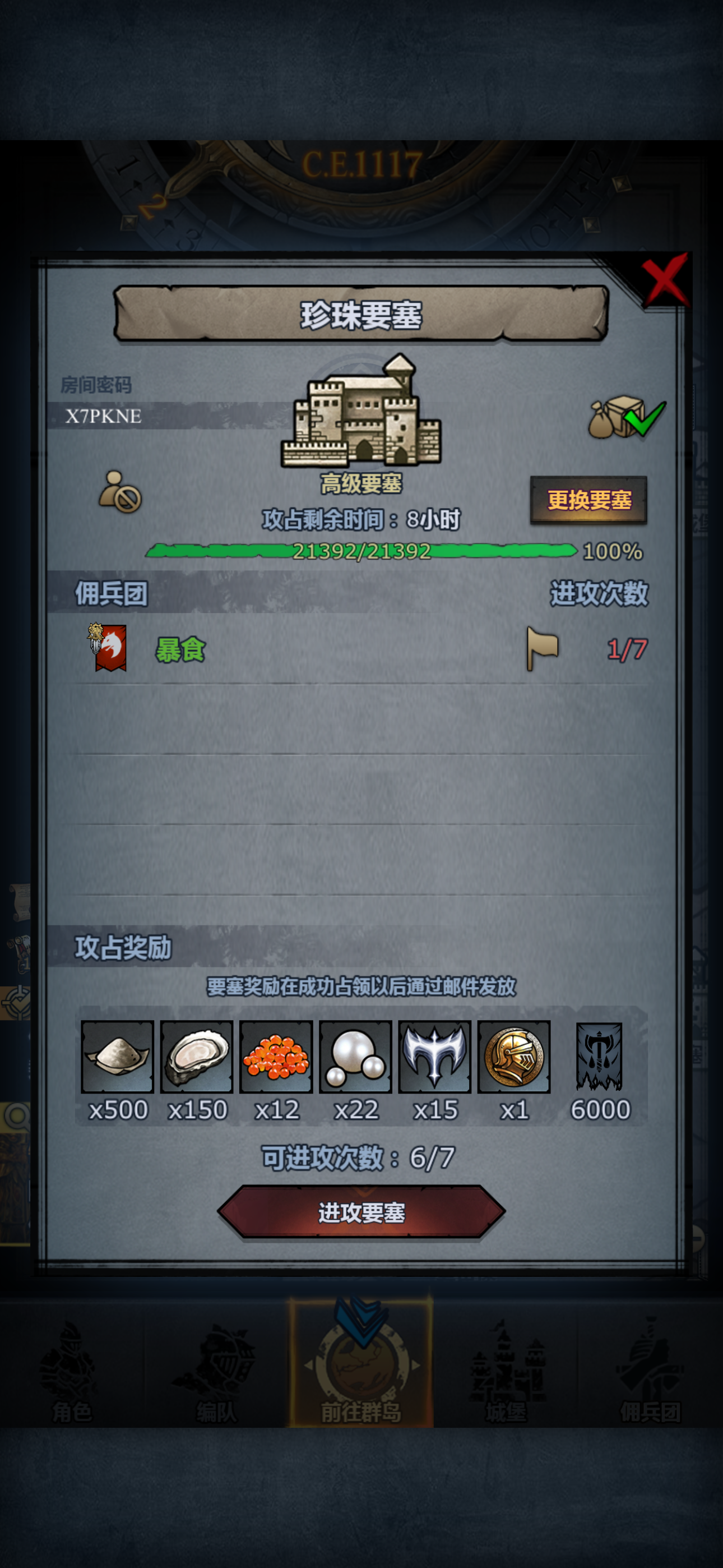This screenshot has width=723, height=1568.
Task: Select the golden helmet reward icon
Action: pos(515,1058)
